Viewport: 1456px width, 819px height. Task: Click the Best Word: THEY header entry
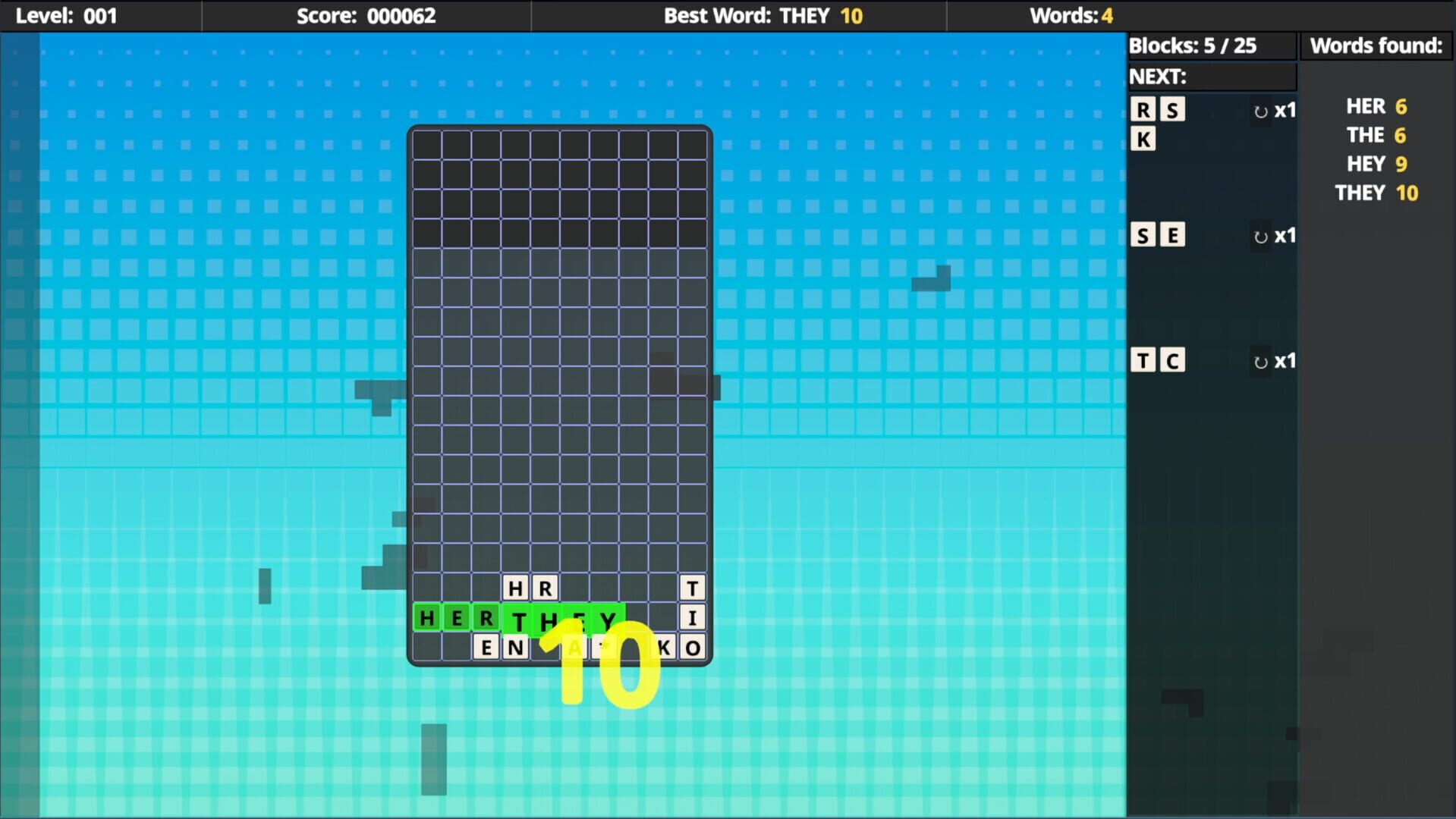[x=763, y=15]
